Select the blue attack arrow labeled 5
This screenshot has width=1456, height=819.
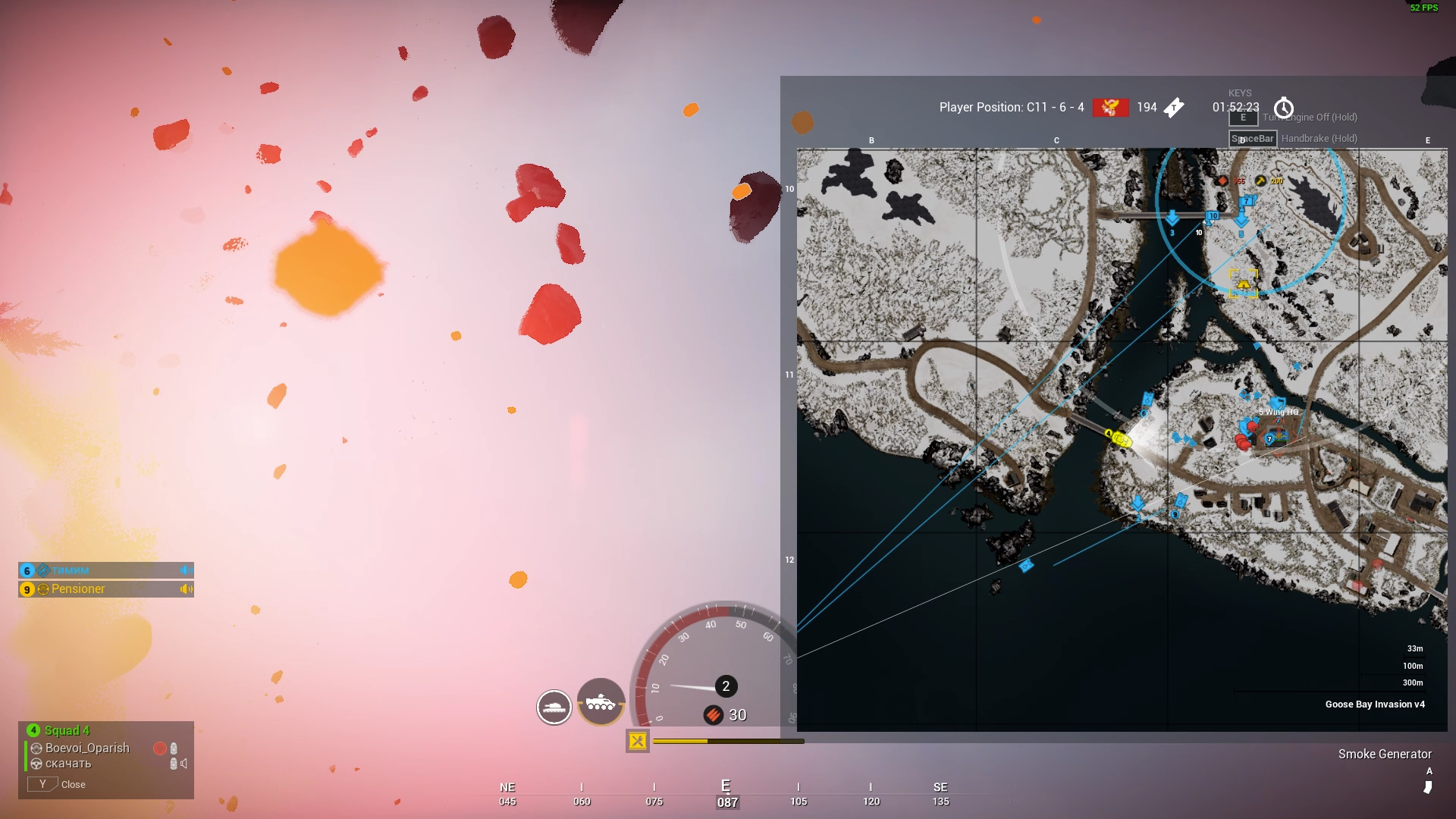(x=1241, y=221)
